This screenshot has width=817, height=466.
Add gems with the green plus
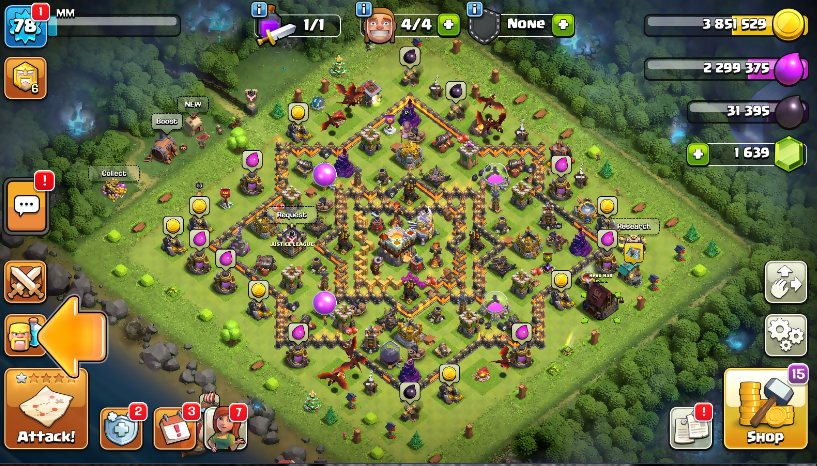[x=697, y=154]
